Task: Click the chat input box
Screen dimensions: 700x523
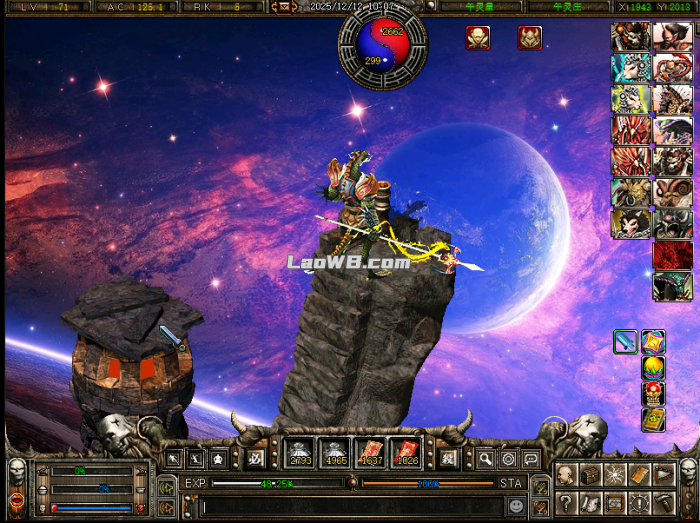Action: [350, 506]
